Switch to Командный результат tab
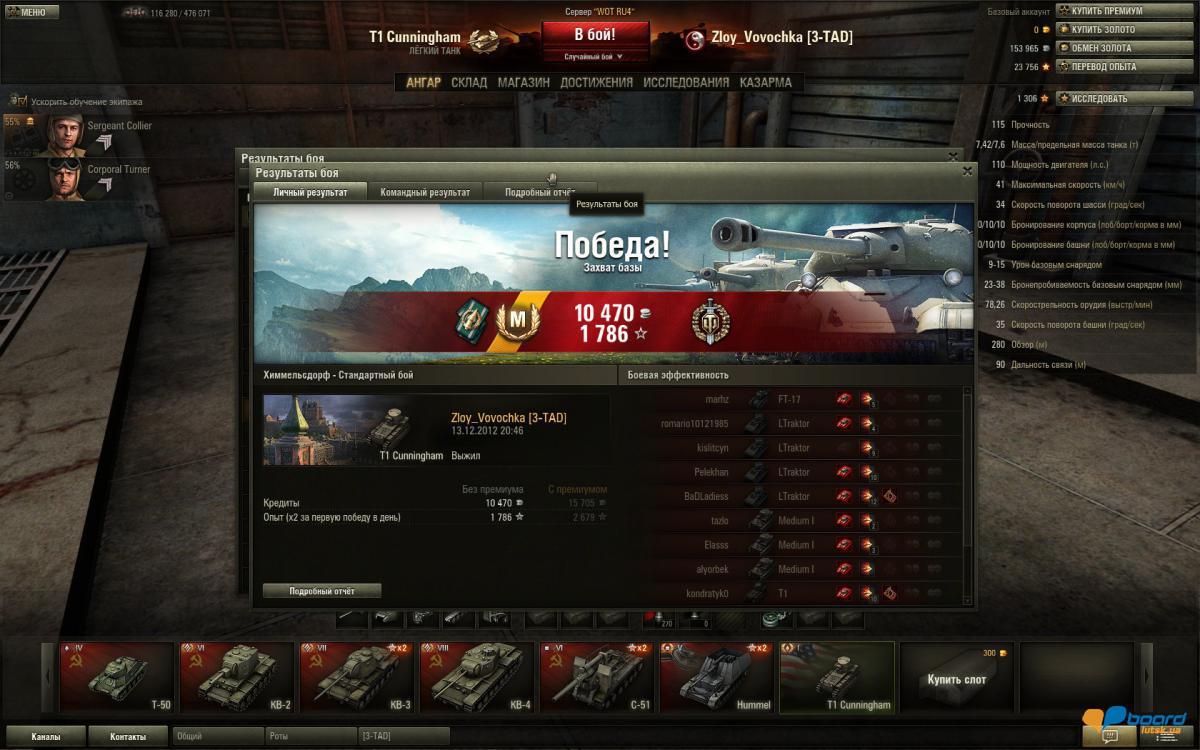The width and height of the screenshot is (1200, 750). [x=425, y=192]
